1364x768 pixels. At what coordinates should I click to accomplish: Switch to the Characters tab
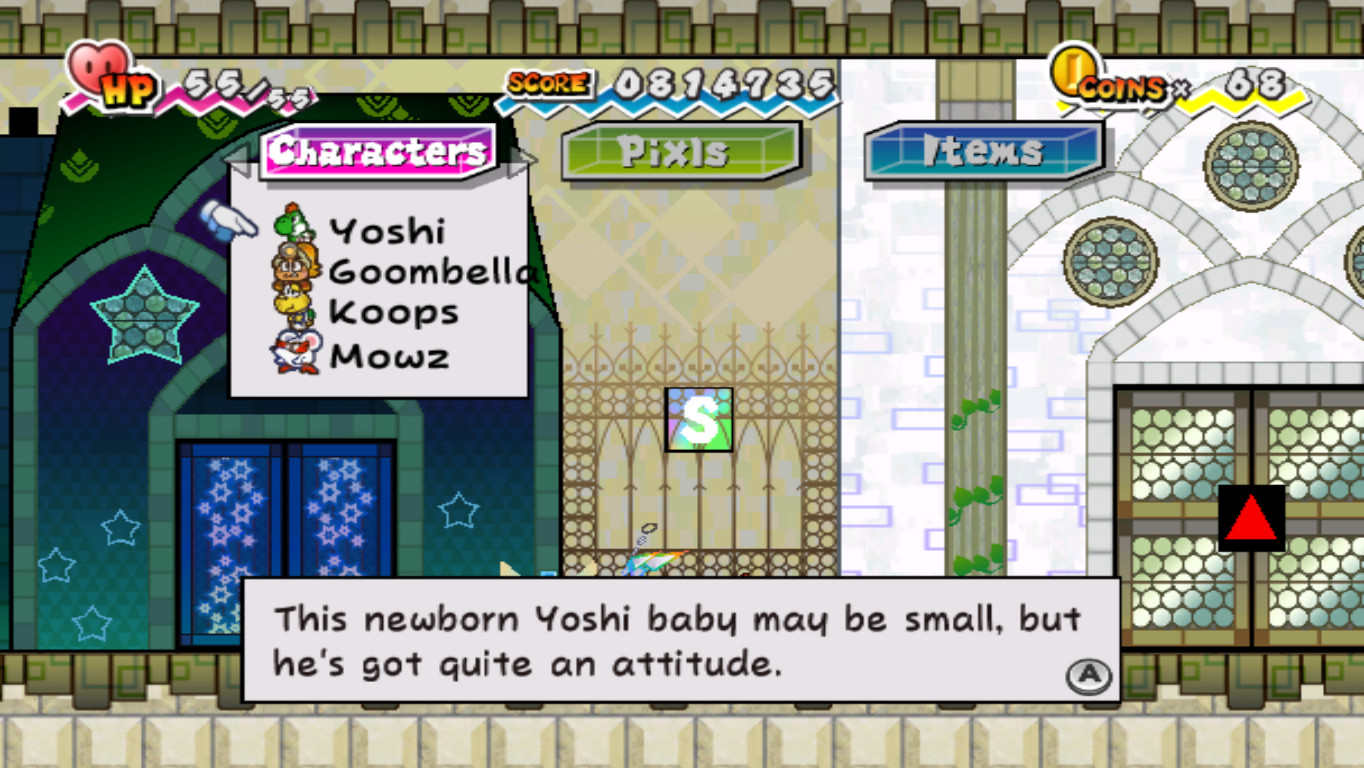tap(380, 150)
